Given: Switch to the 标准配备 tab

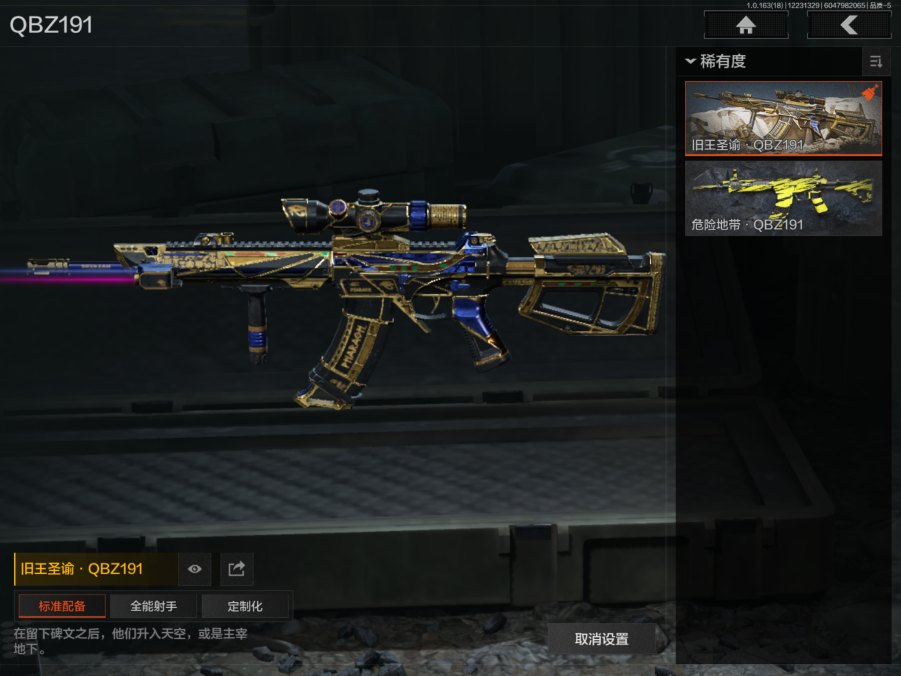Looking at the screenshot, I should tap(62, 606).
